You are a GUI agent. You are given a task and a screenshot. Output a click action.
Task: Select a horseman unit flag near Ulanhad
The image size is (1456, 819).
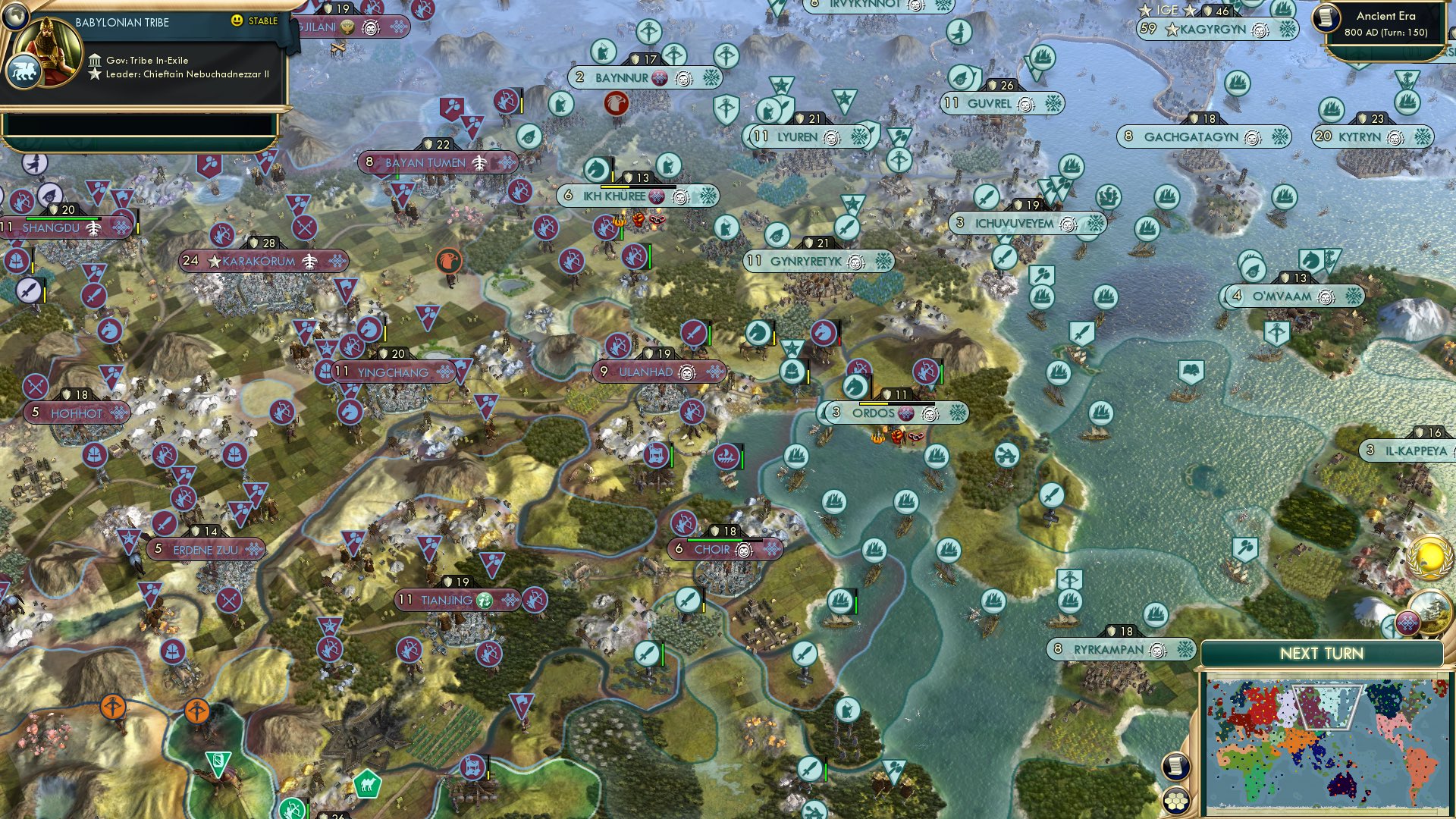point(758,331)
